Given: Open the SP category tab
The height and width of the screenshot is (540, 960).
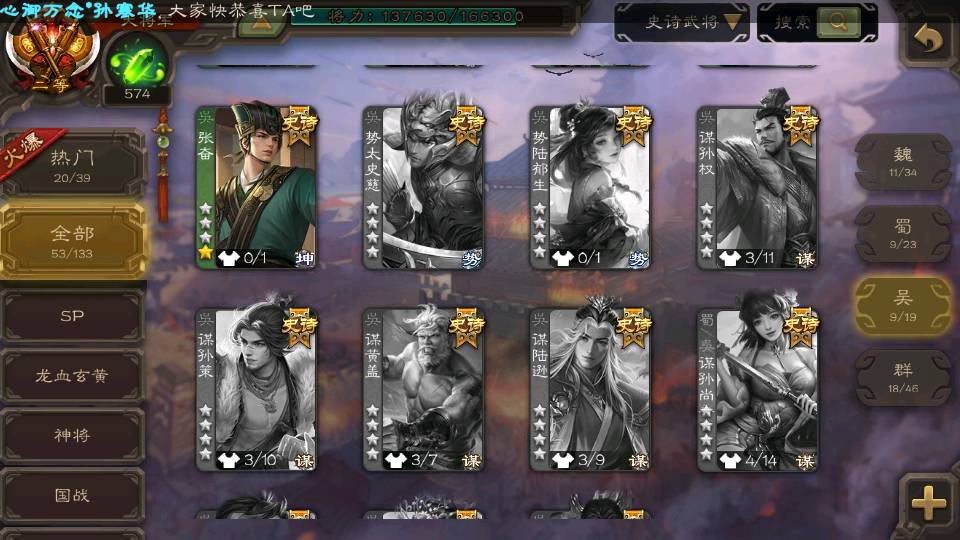Looking at the screenshot, I should [73, 316].
